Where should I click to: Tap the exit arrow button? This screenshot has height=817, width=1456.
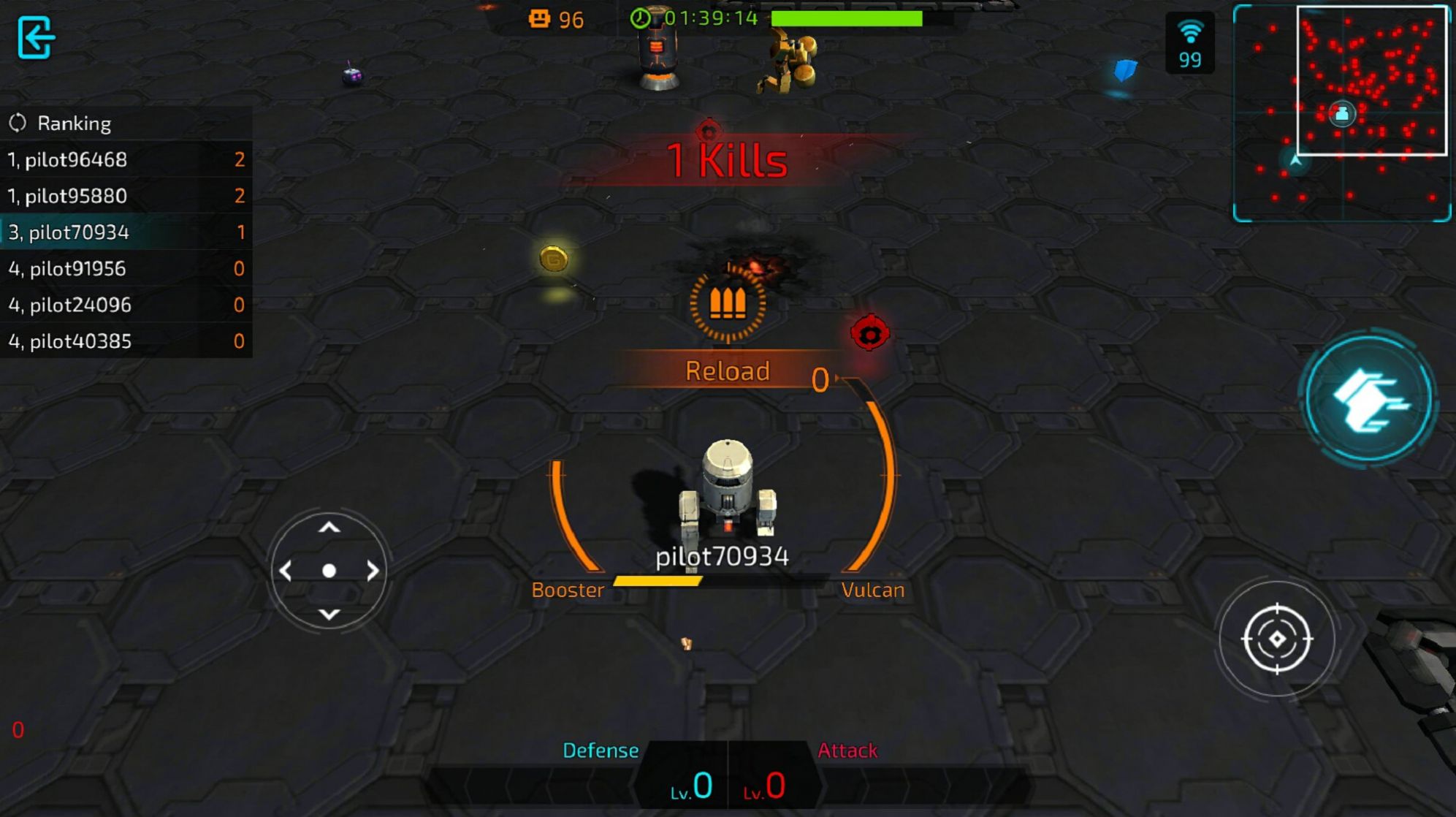[35, 37]
